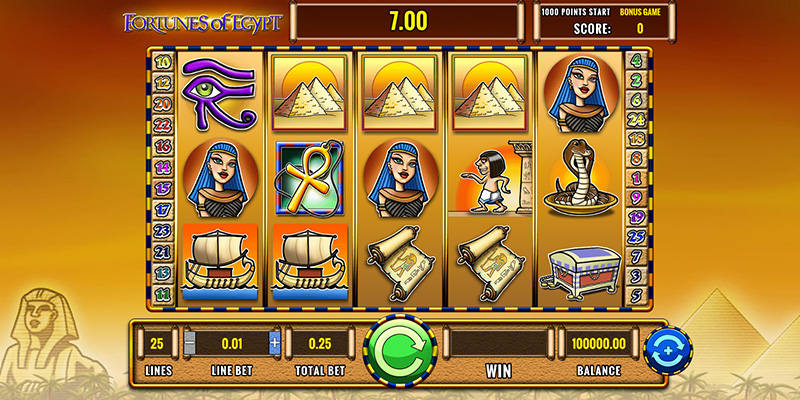Increase the line bet with plus
This screenshot has height=400, width=800.
tap(275, 343)
